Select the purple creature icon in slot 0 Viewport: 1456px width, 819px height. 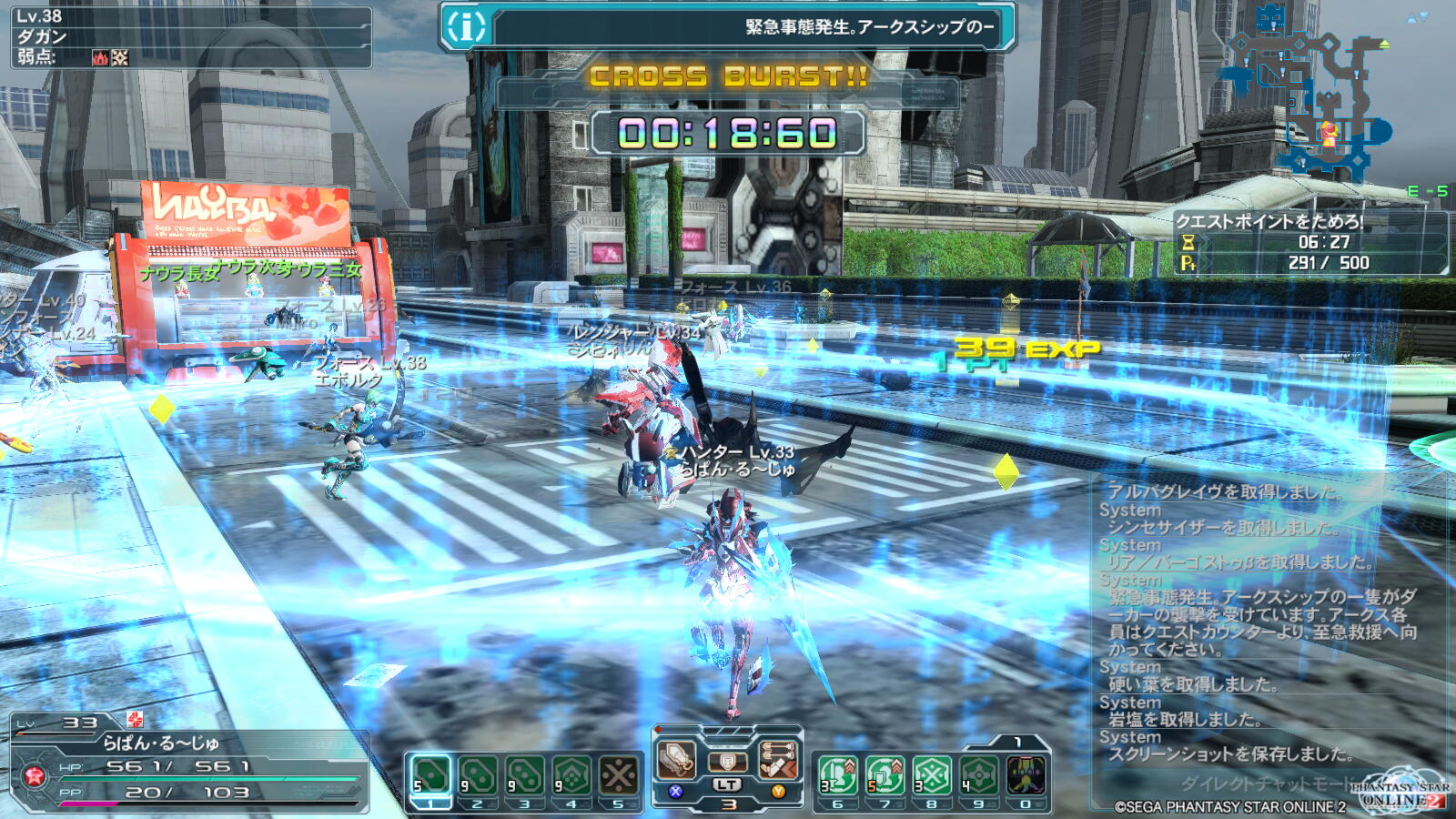click(1026, 776)
